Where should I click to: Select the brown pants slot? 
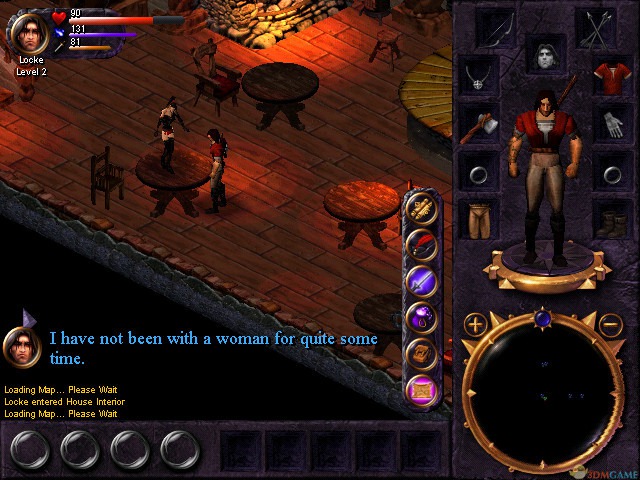coord(476,217)
